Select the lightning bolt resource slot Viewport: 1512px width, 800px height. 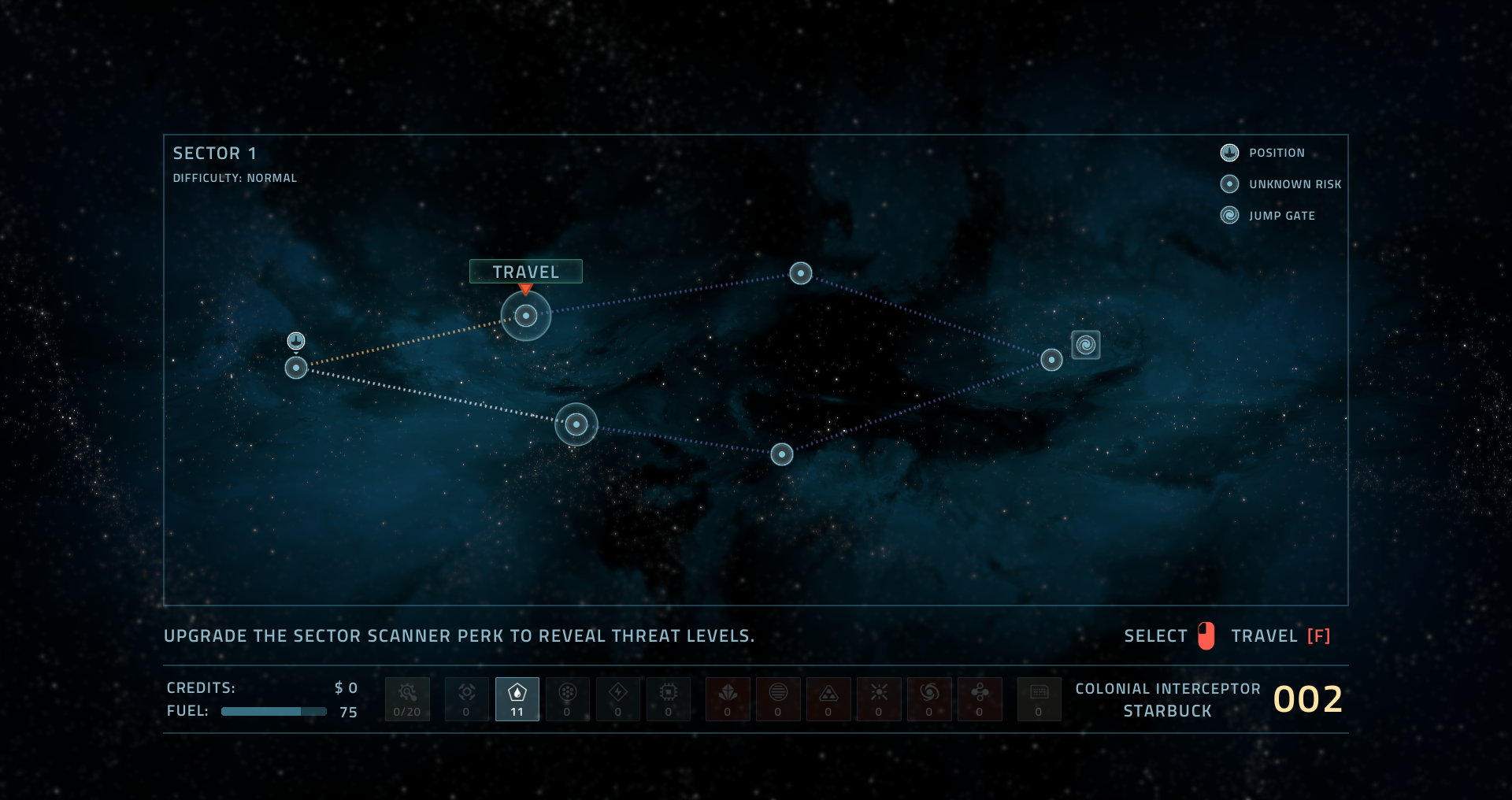tap(618, 699)
